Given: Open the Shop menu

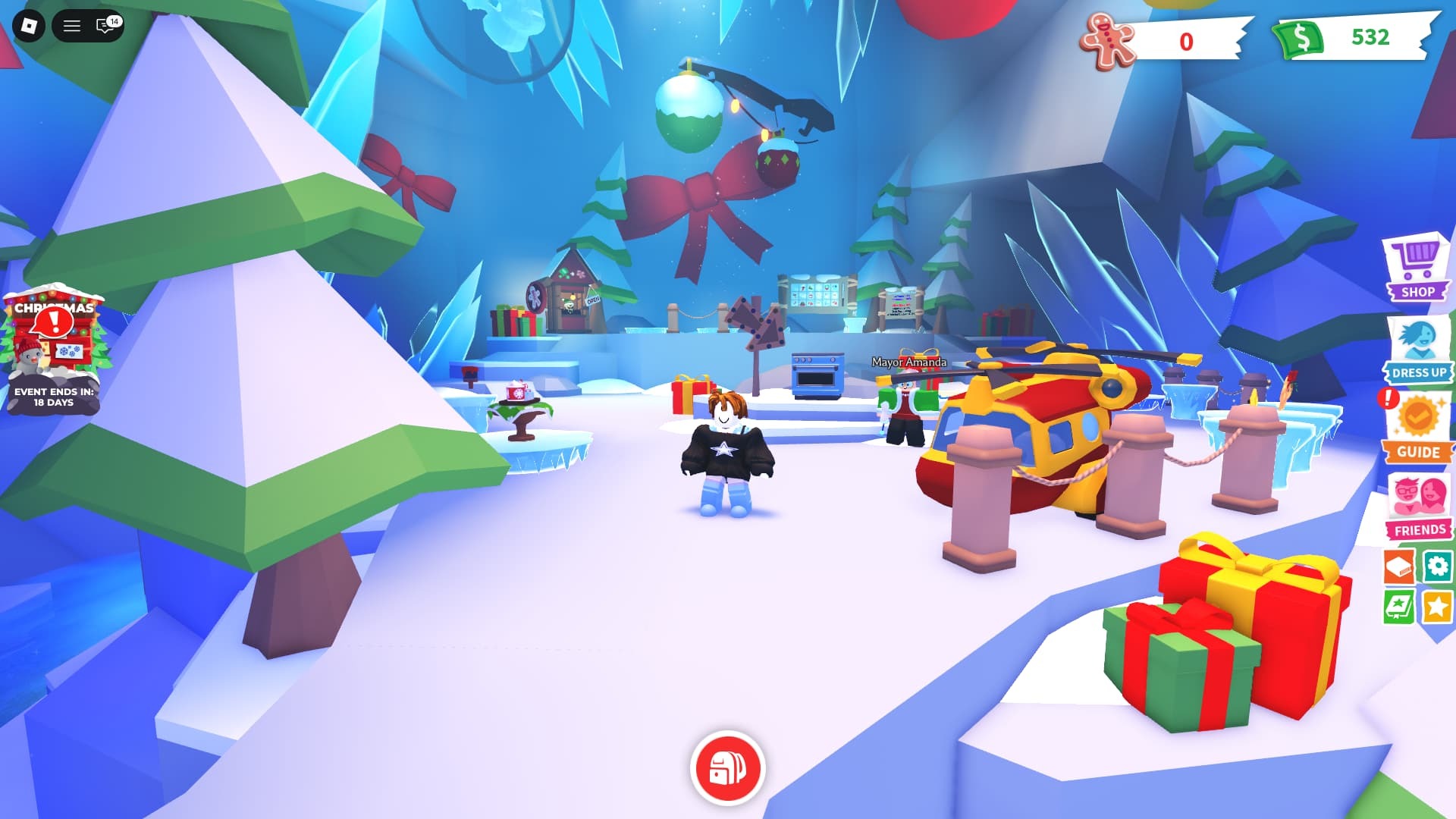Looking at the screenshot, I should [1416, 268].
